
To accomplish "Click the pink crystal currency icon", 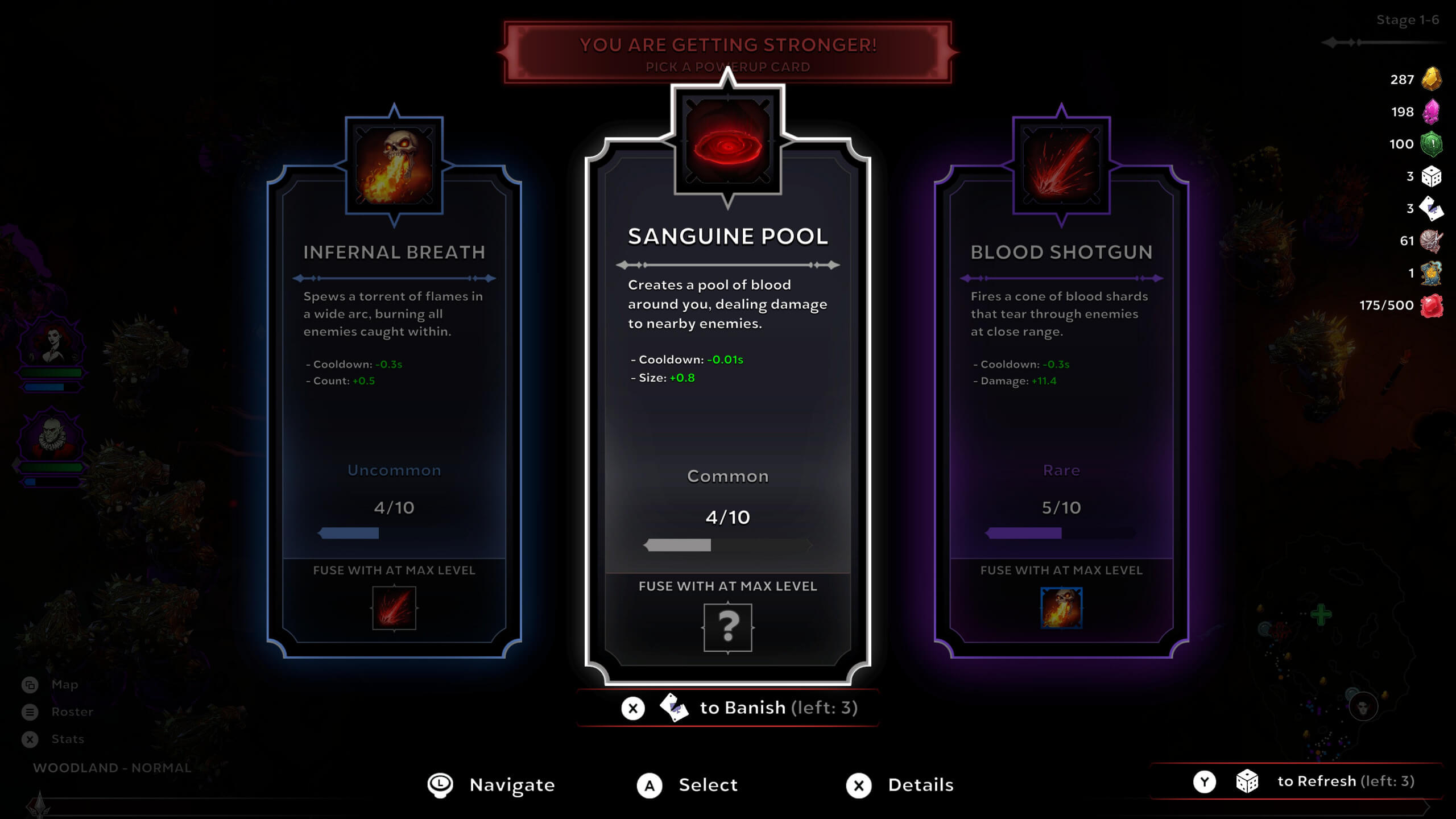I will click(1431, 111).
